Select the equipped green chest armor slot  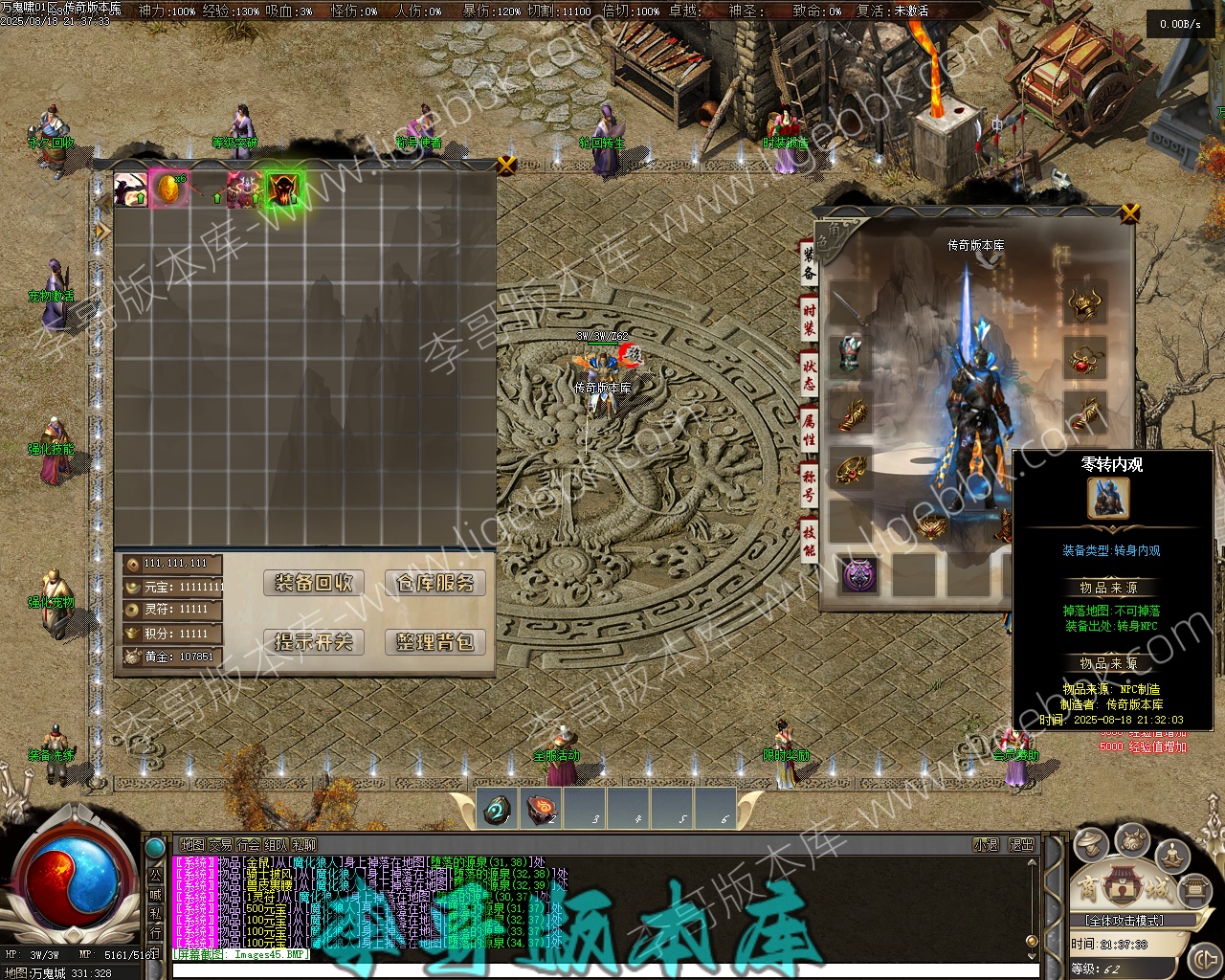coord(849,354)
